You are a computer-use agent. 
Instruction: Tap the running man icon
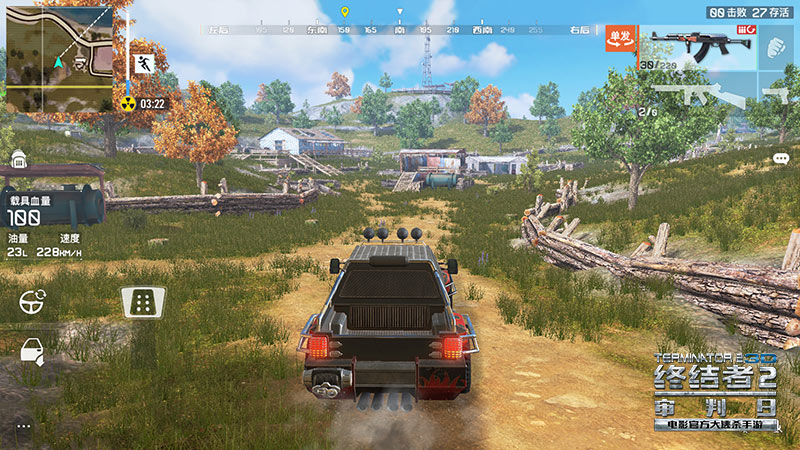(144, 65)
